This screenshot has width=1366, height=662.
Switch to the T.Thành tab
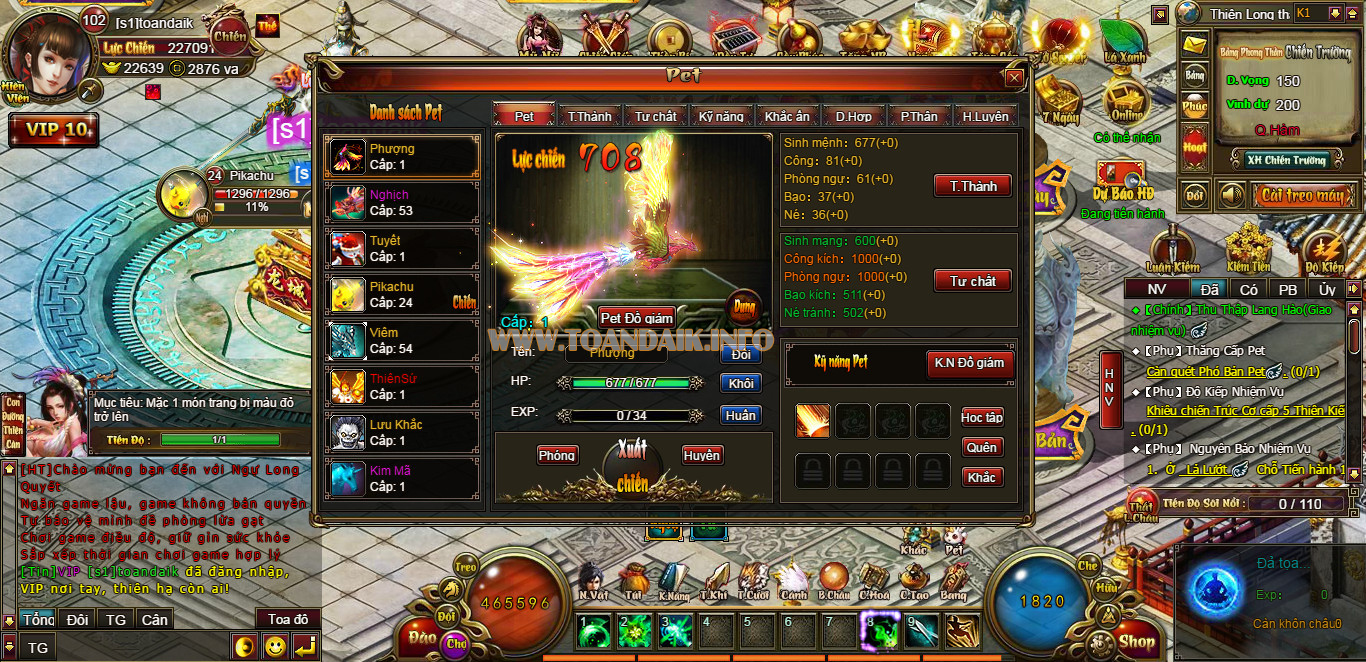click(590, 116)
